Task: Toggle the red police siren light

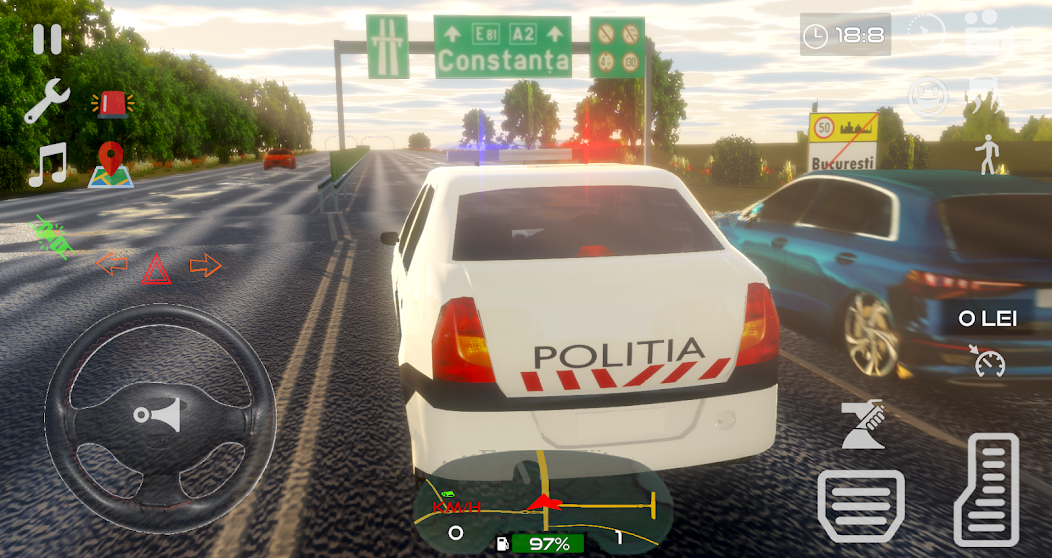Action: (x=110, y=103)
